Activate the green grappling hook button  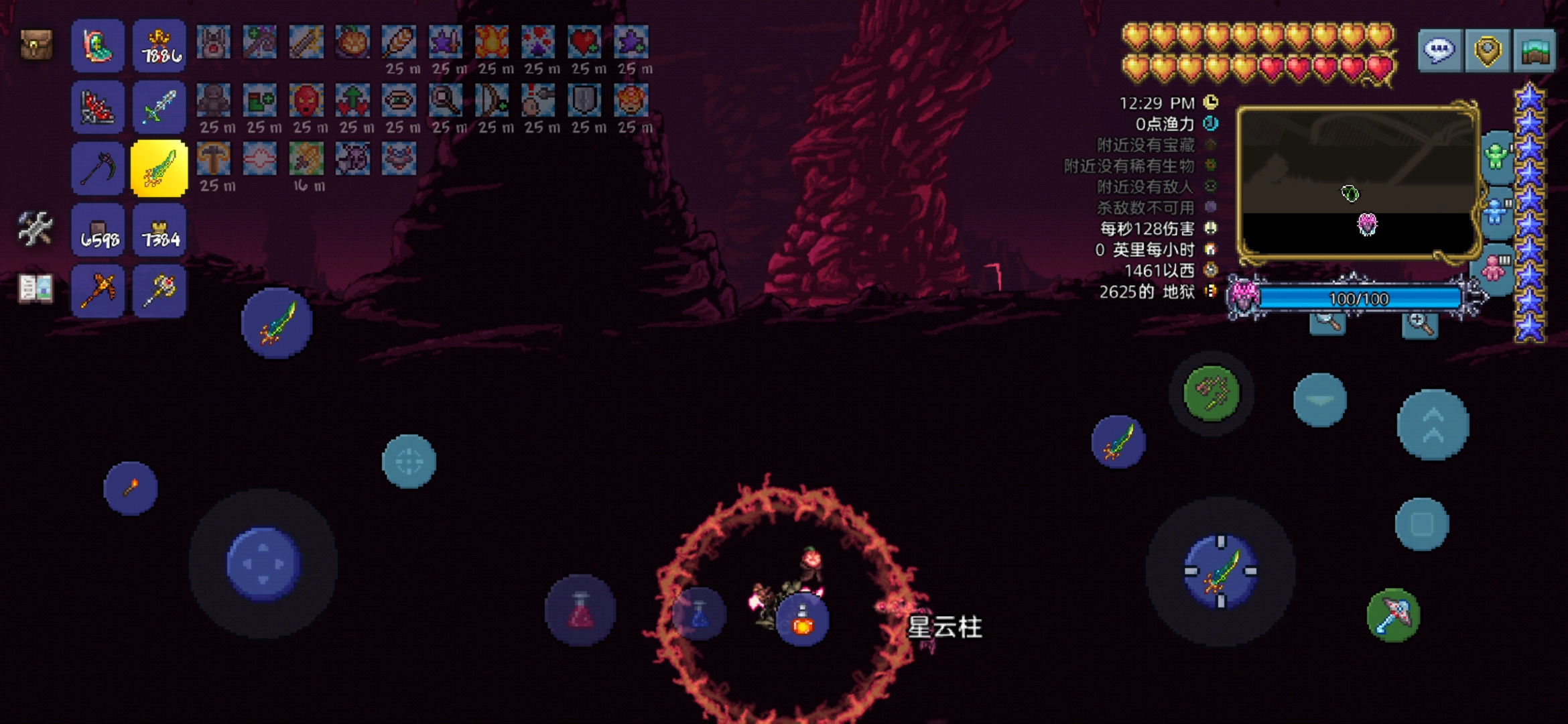(x=1211, y=393)
